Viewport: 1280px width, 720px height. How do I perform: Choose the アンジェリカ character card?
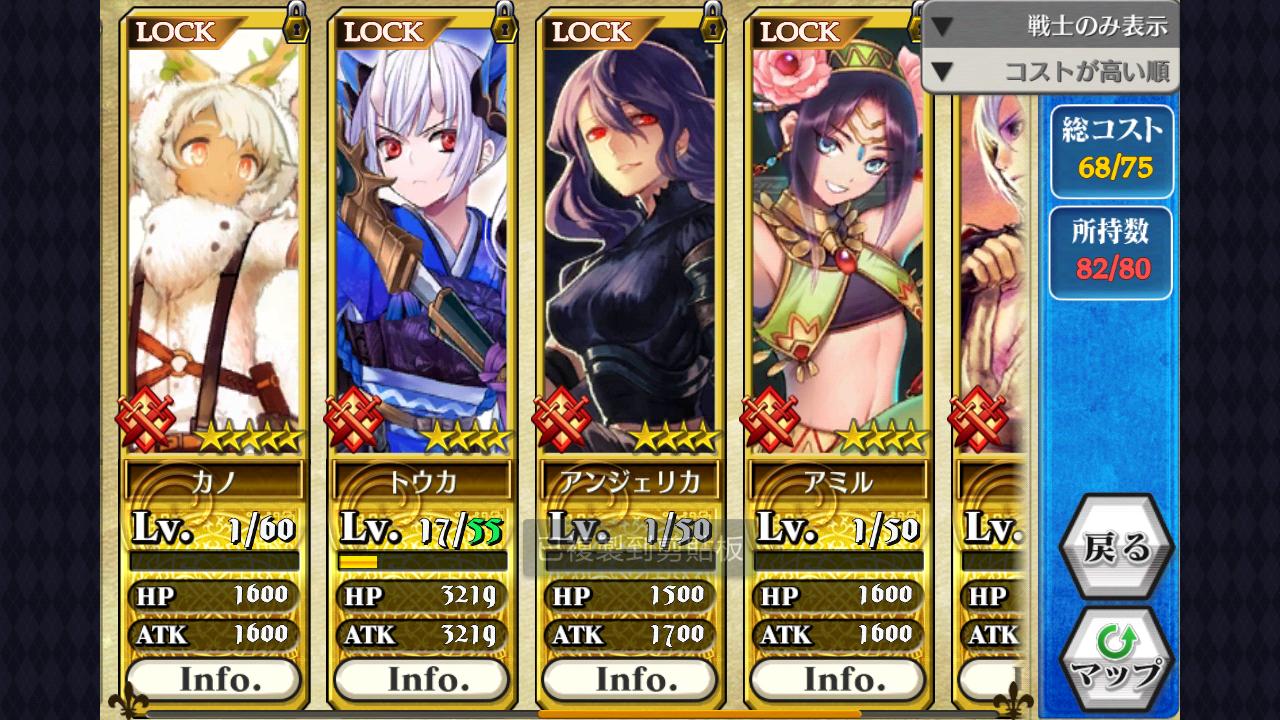pos(630,250)
